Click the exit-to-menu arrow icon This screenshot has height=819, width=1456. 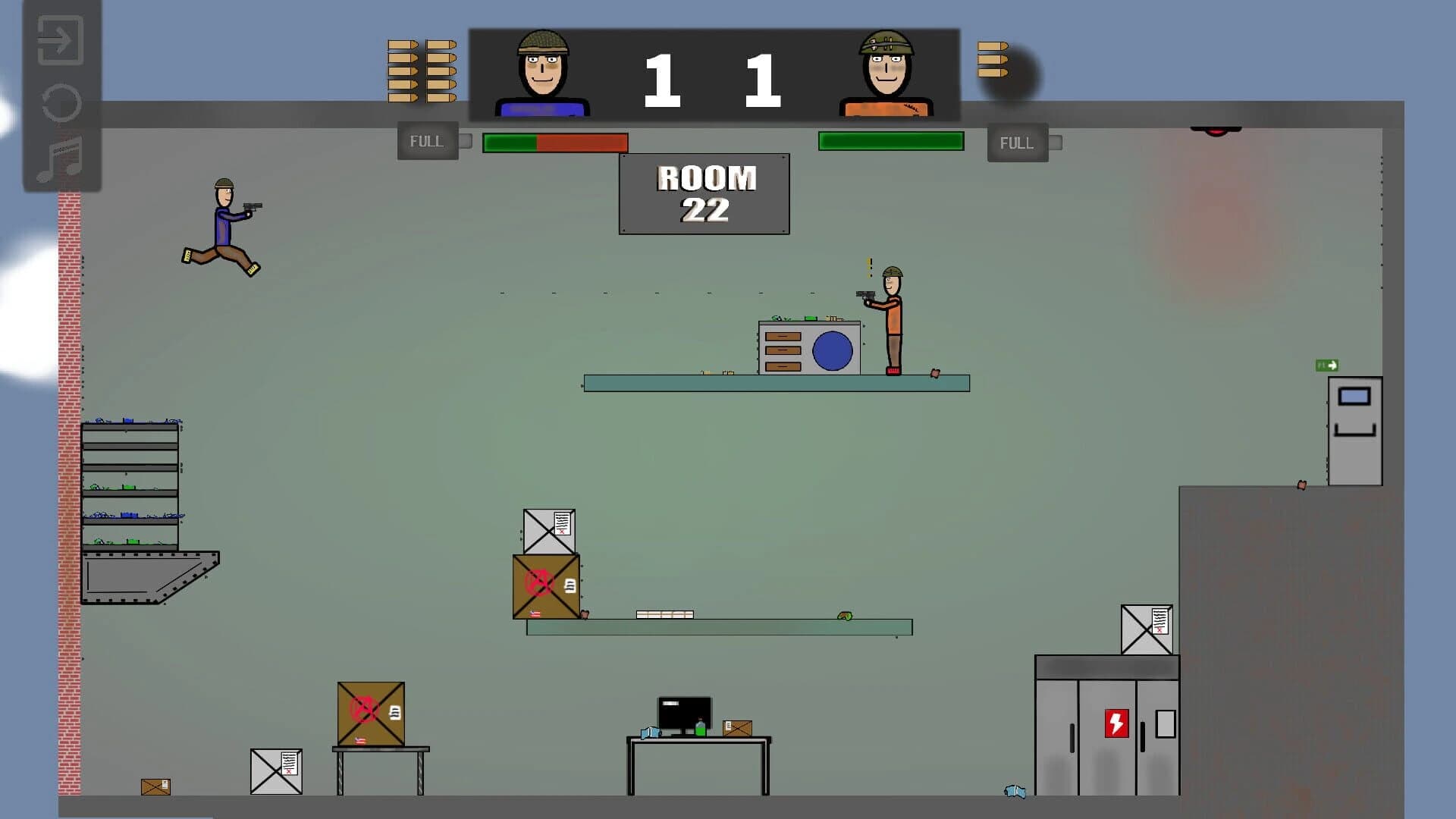pyautogui.click(x=60, y=40)
